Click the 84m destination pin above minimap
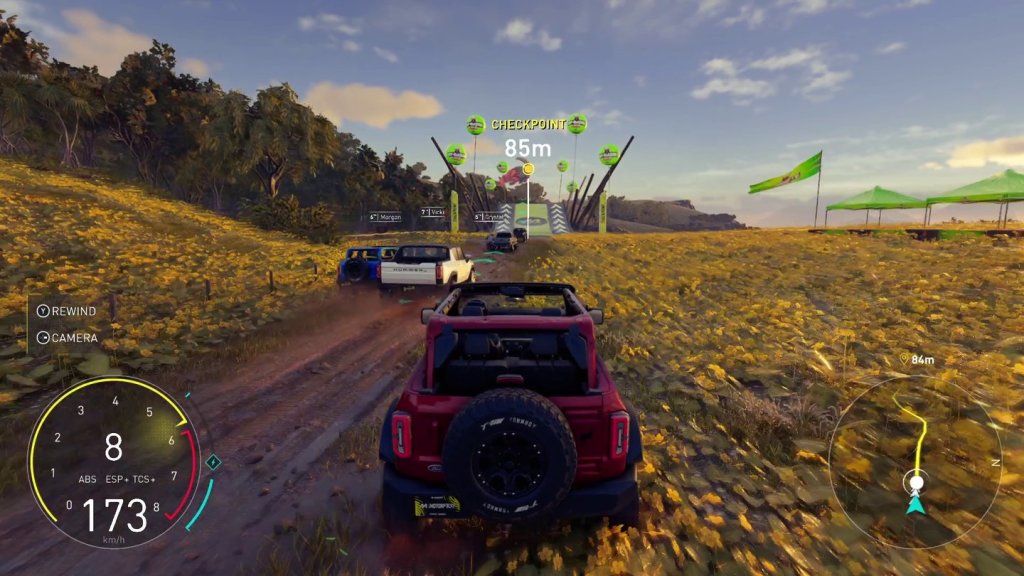Screen dimensions: 1024x576 (903, 359)
